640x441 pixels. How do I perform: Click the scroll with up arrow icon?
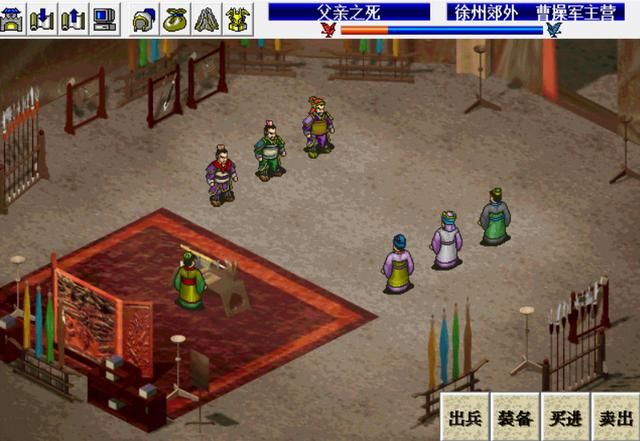click(x=73, y=15)
